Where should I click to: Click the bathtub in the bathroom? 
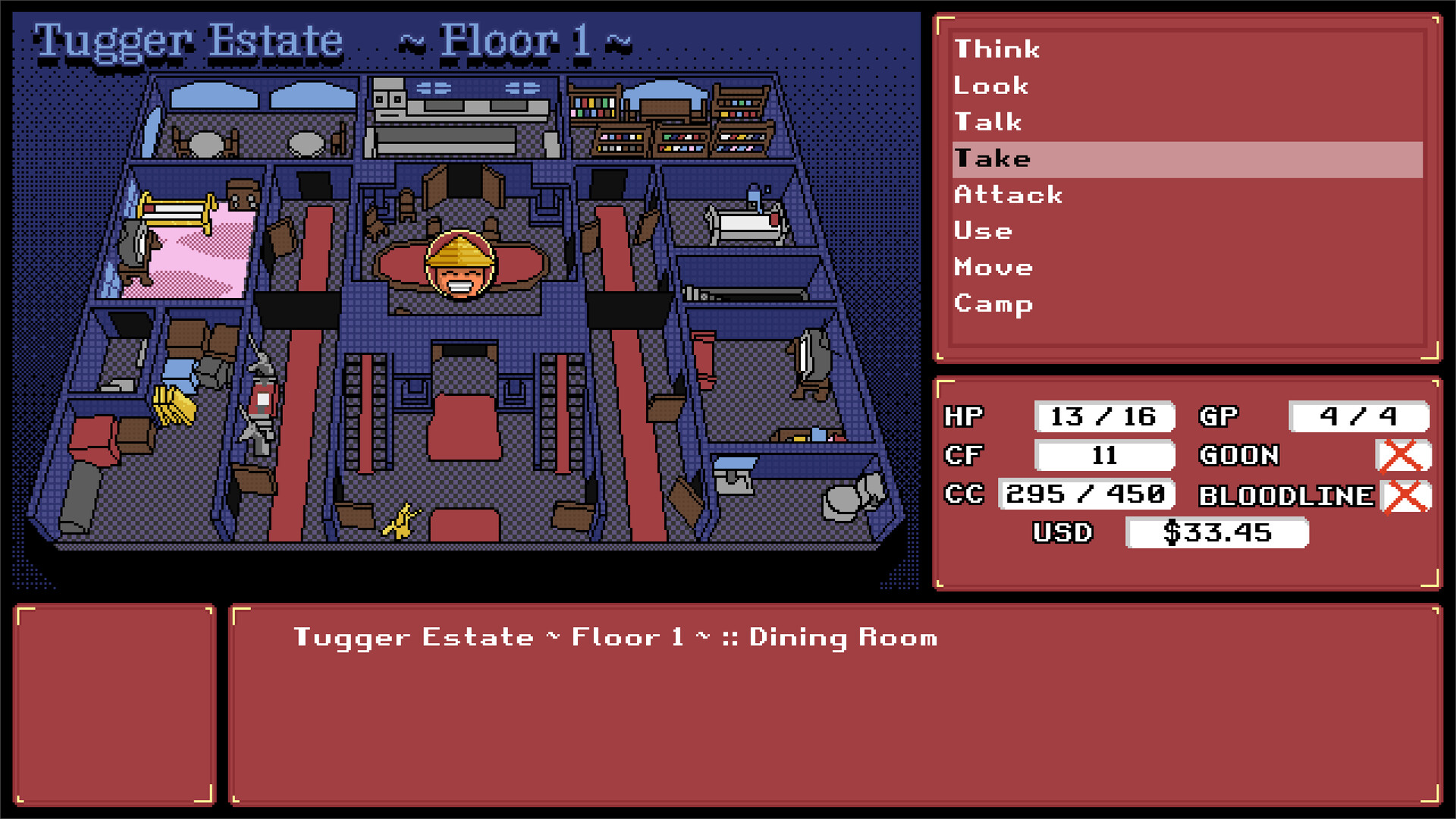tap(745, 223)
